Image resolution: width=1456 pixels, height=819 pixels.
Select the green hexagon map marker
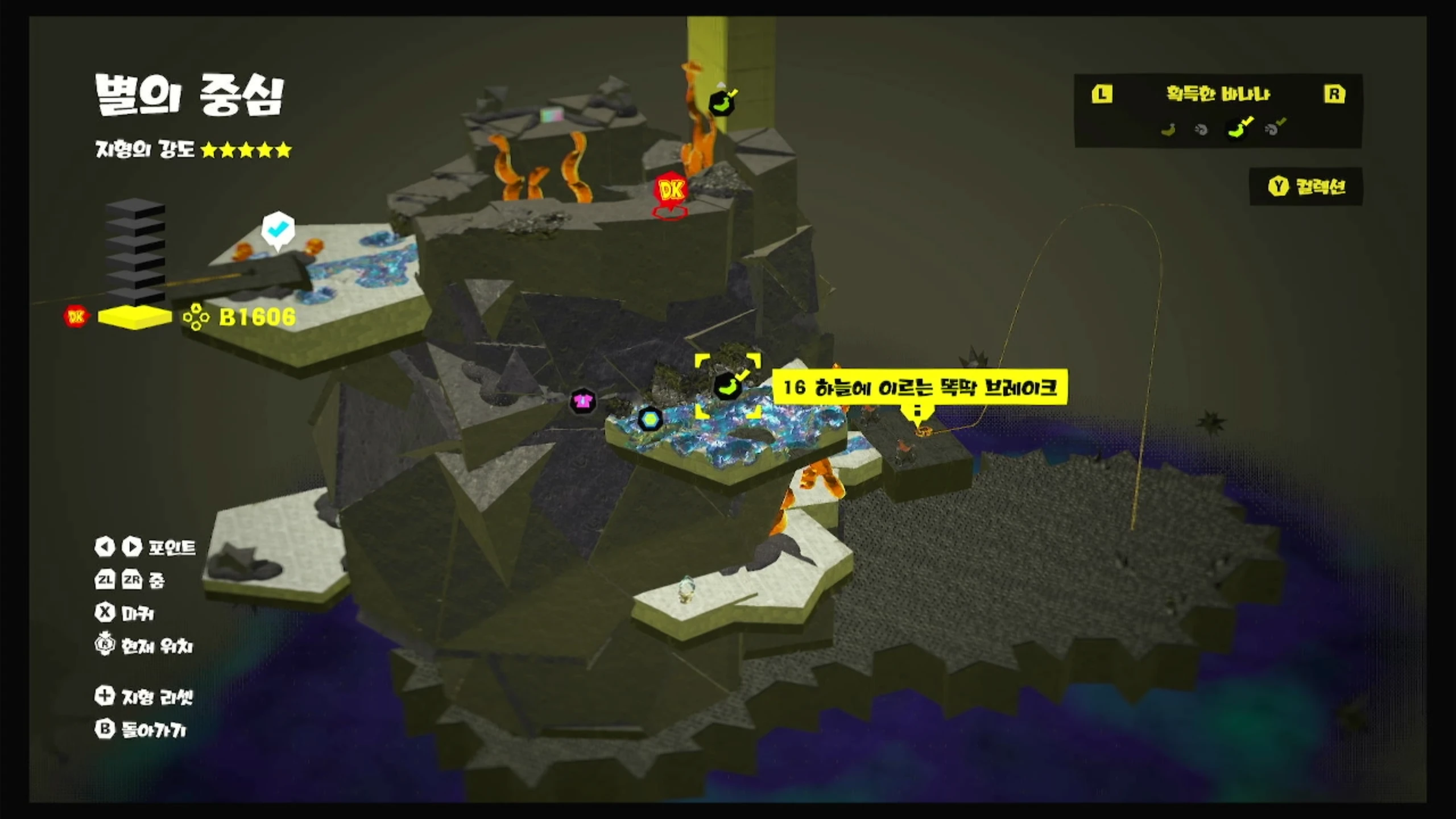pyautogui.click(x=650, y=420)
